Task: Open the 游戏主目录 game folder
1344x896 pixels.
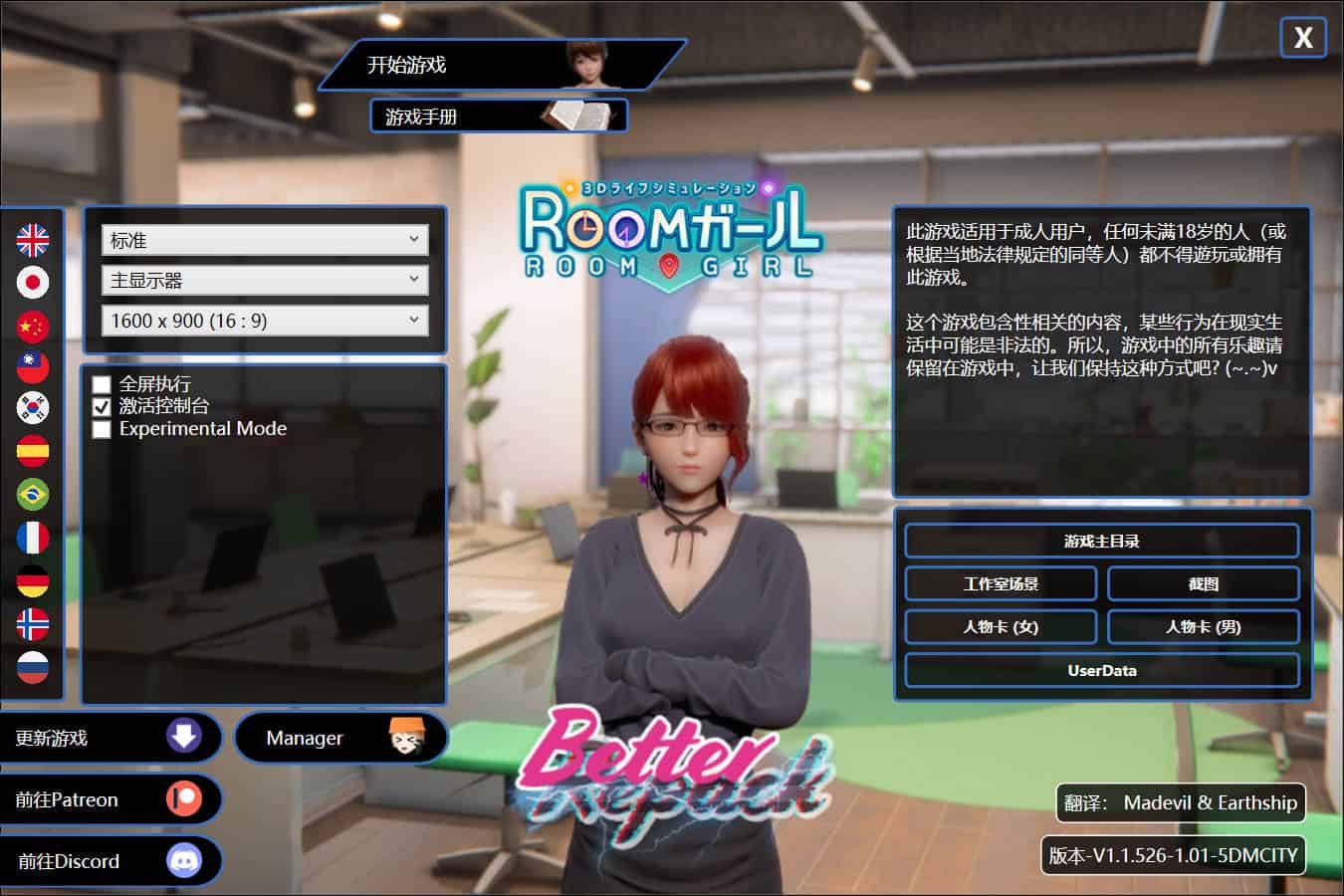Action: point(1101,542)
